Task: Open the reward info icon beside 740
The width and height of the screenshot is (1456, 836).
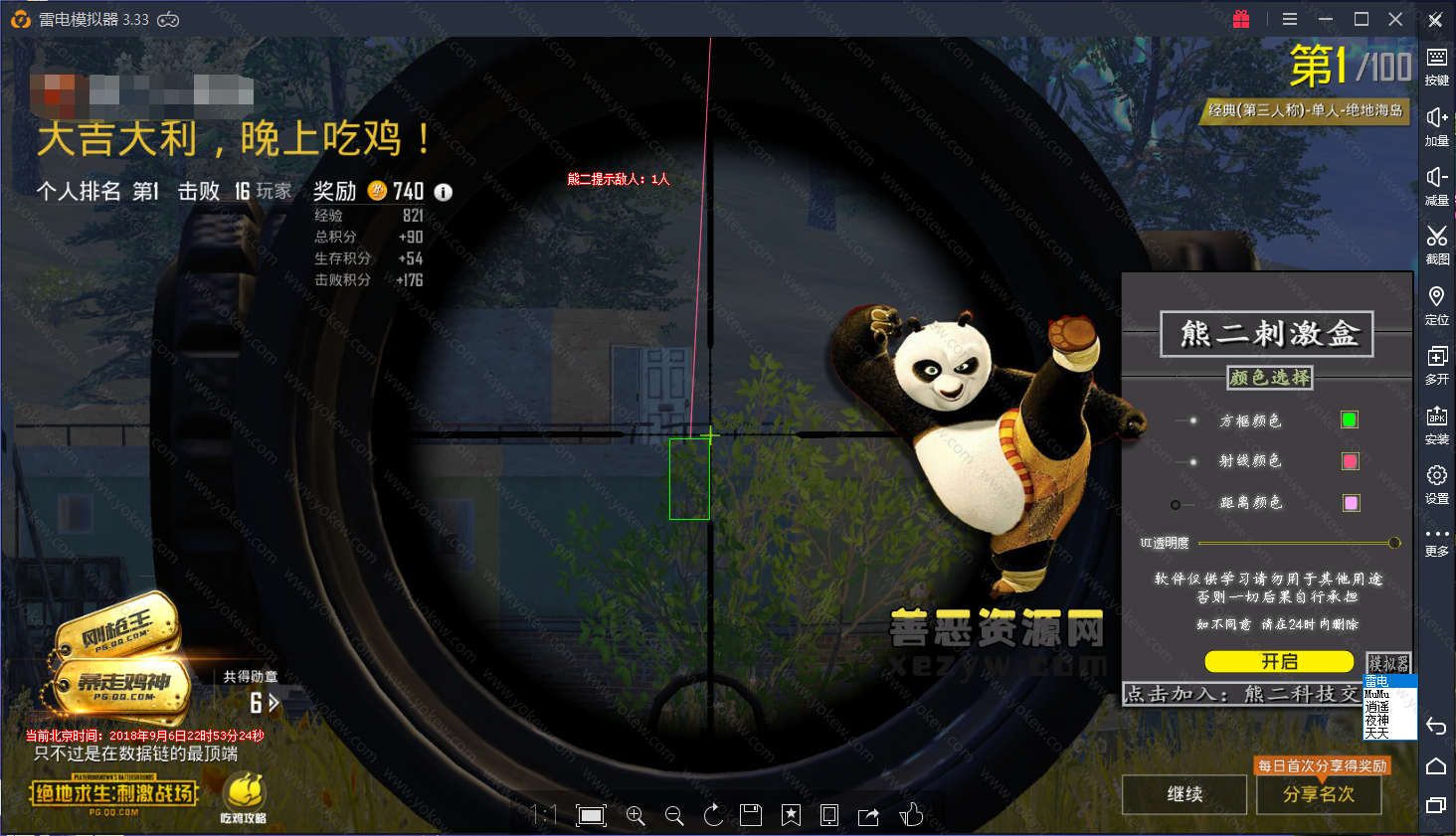Action: point(444,192)
